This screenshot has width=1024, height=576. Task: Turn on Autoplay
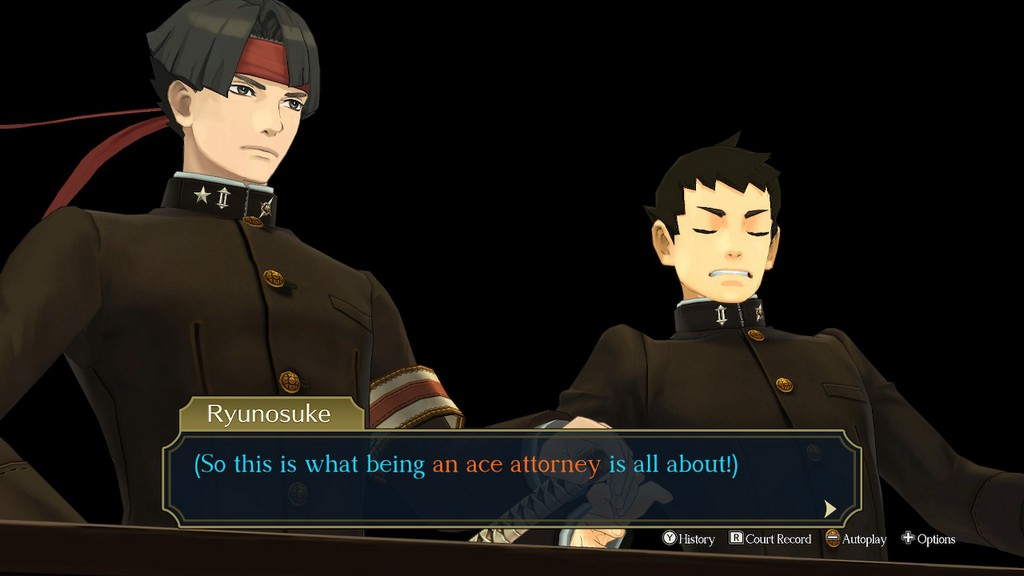(856, 539)
